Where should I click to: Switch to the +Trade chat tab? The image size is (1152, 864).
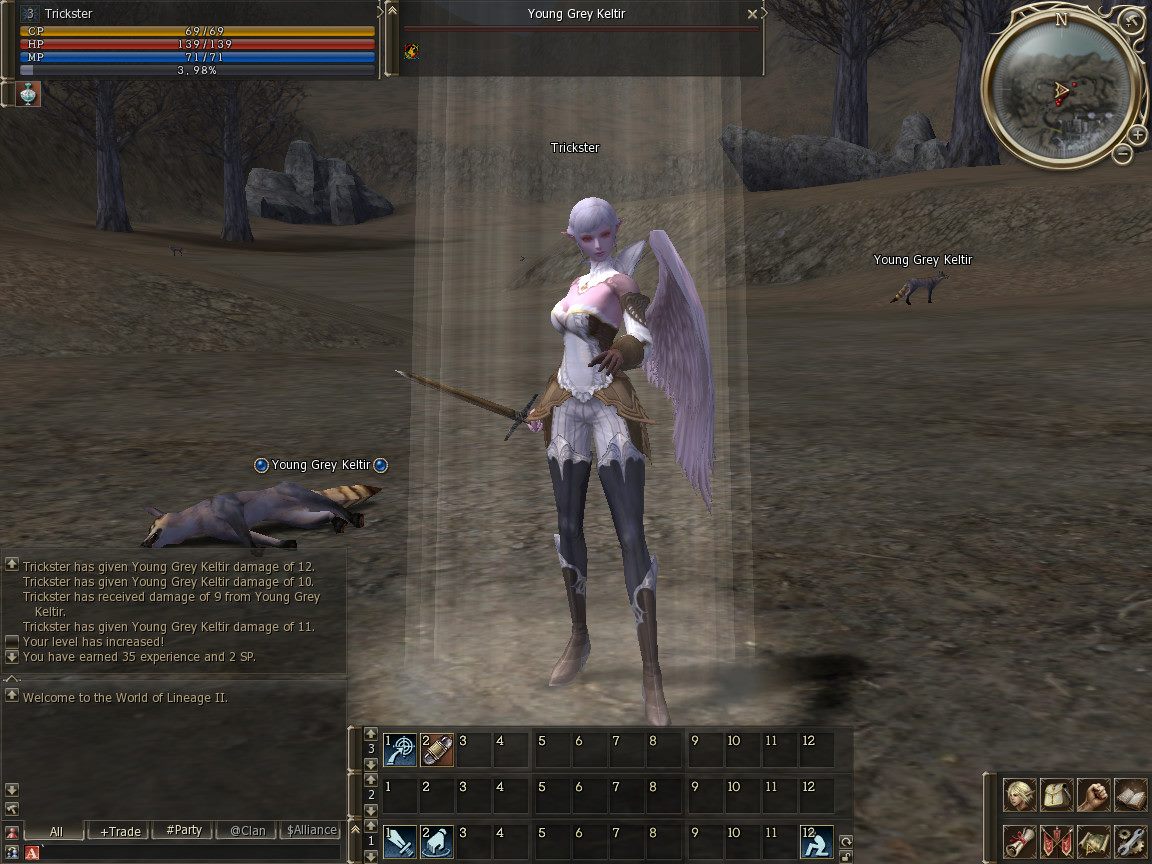click(x=119, y=831)
